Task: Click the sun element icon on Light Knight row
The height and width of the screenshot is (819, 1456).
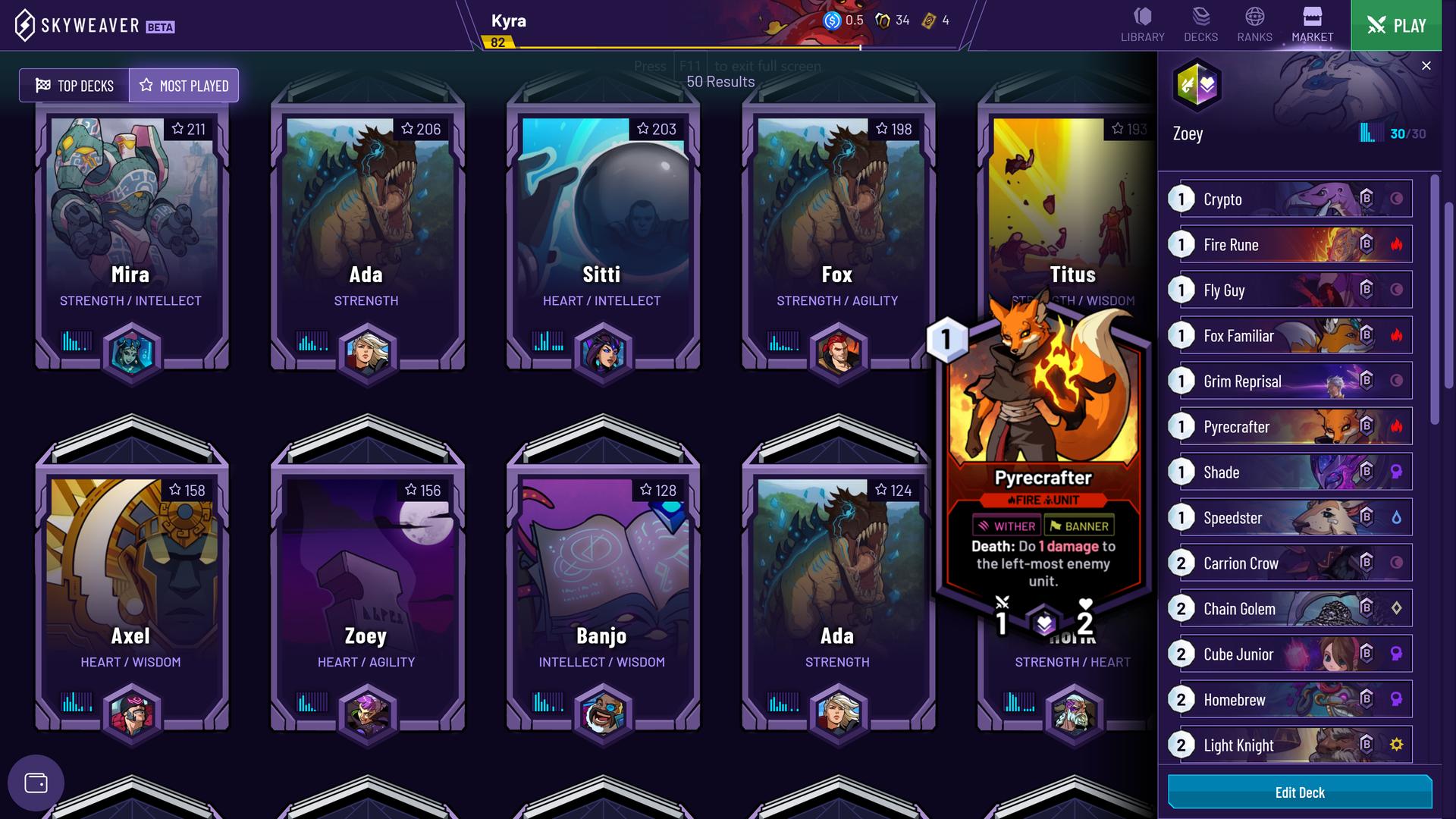Action: coord(1398,745)
